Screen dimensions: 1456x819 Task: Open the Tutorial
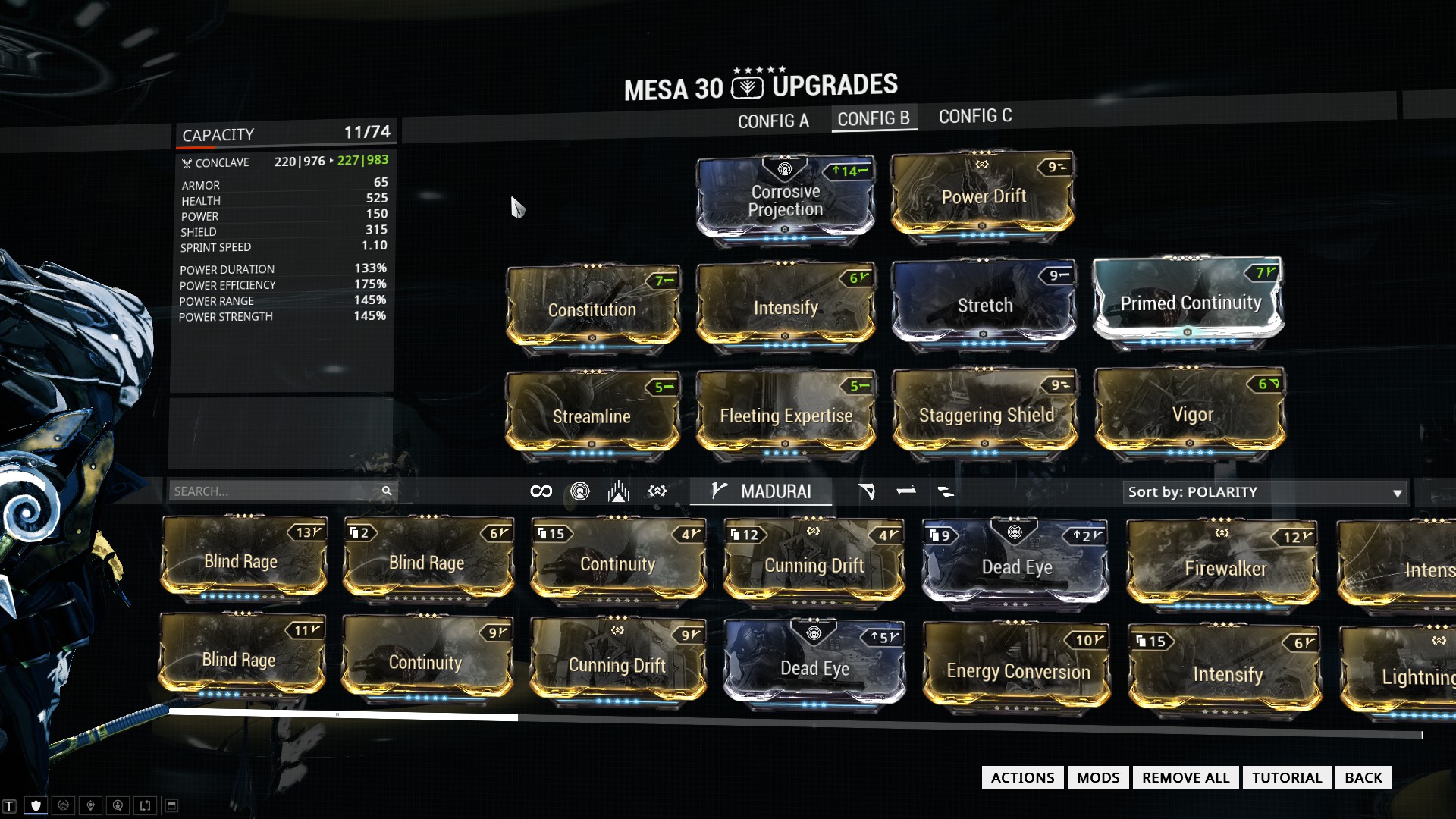1286,777
